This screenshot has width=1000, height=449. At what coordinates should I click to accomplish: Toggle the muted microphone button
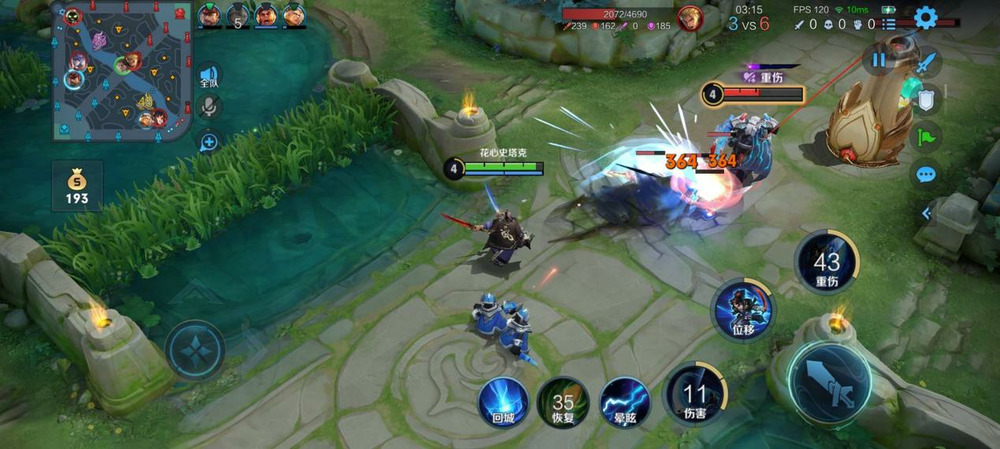[209, 108]
